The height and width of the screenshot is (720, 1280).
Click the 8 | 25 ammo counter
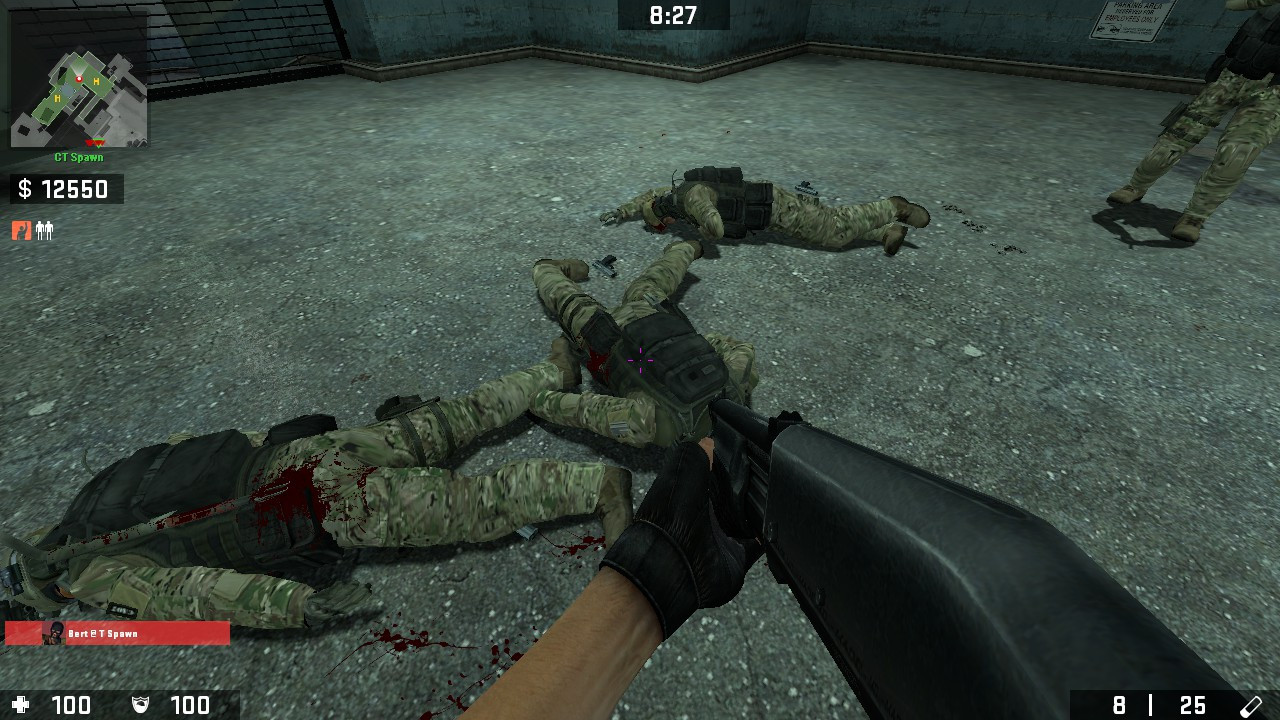pos(1160,705)
